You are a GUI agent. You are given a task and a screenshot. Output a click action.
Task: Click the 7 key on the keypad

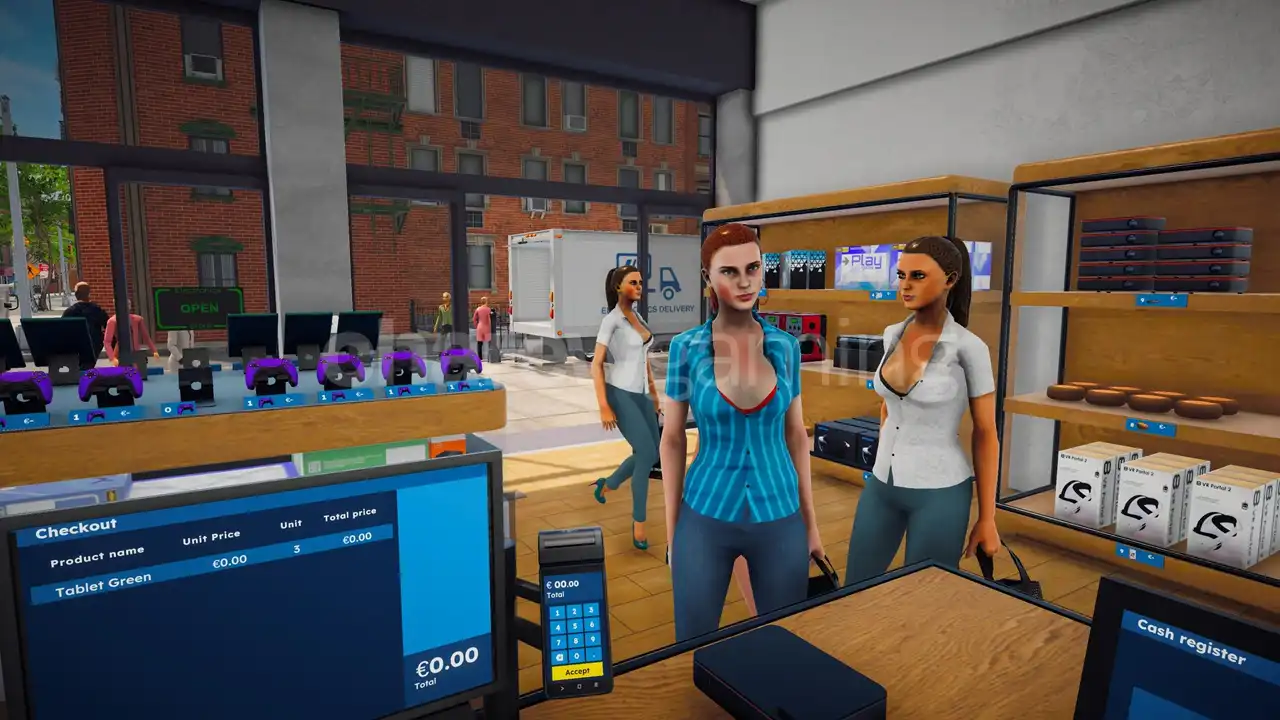(558, 643)
